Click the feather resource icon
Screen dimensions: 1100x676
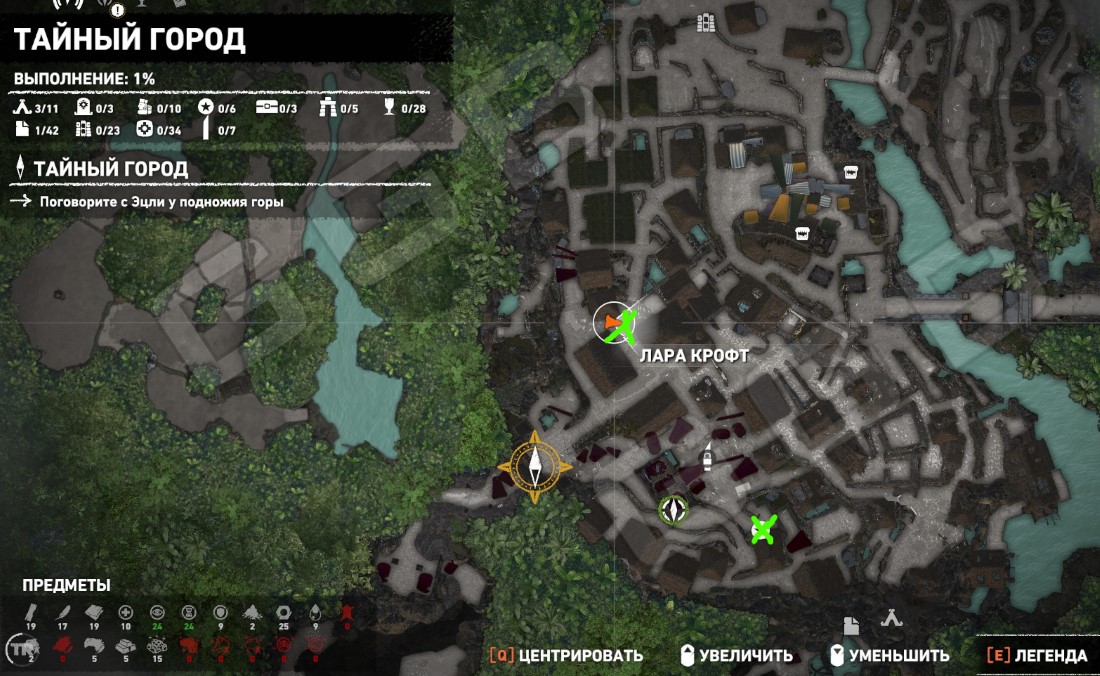point(63,612)
